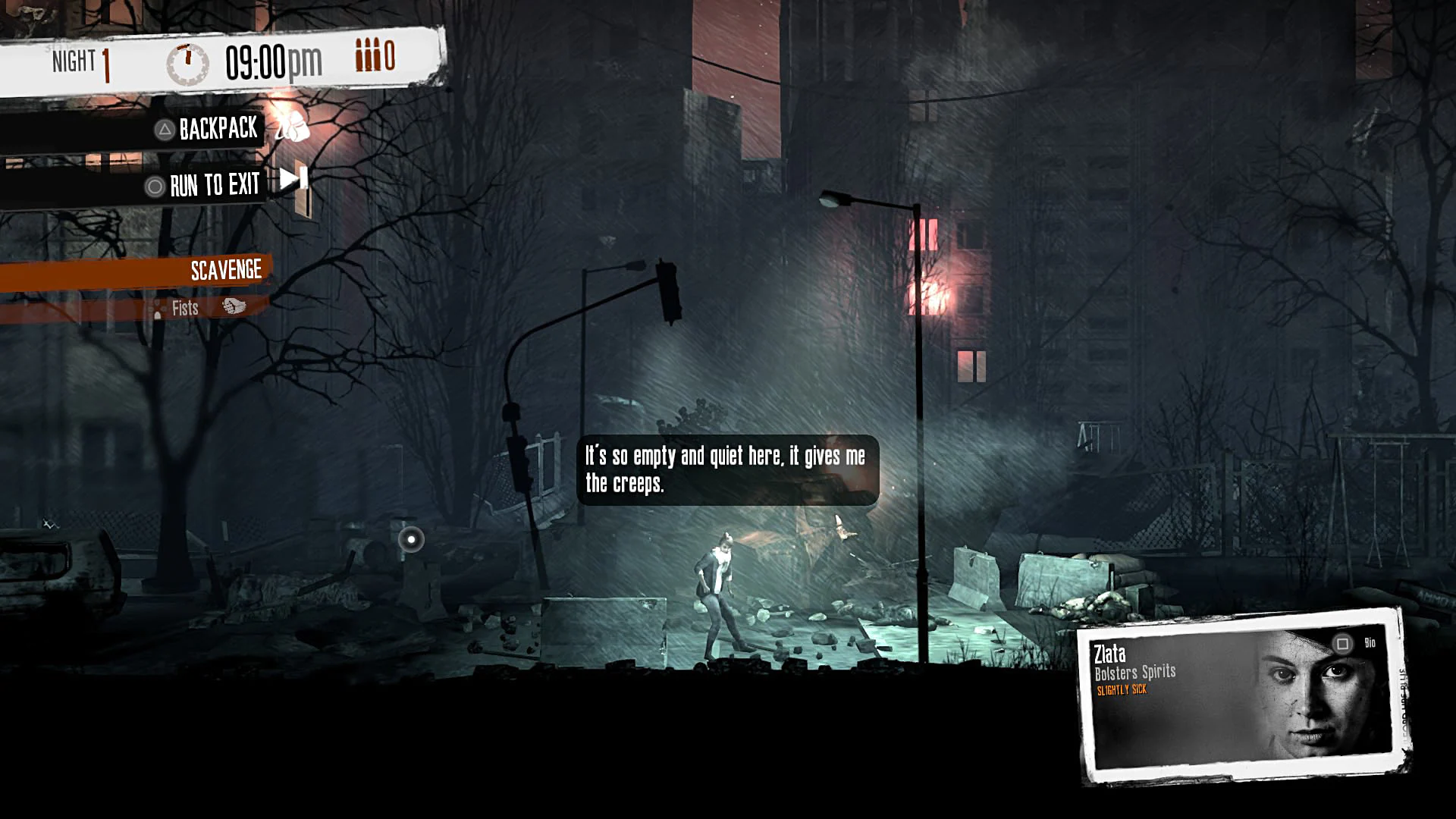Click the triangle button prompt for BACKPACK
This screenshot has width=1456, height=819.
point(160,129)
